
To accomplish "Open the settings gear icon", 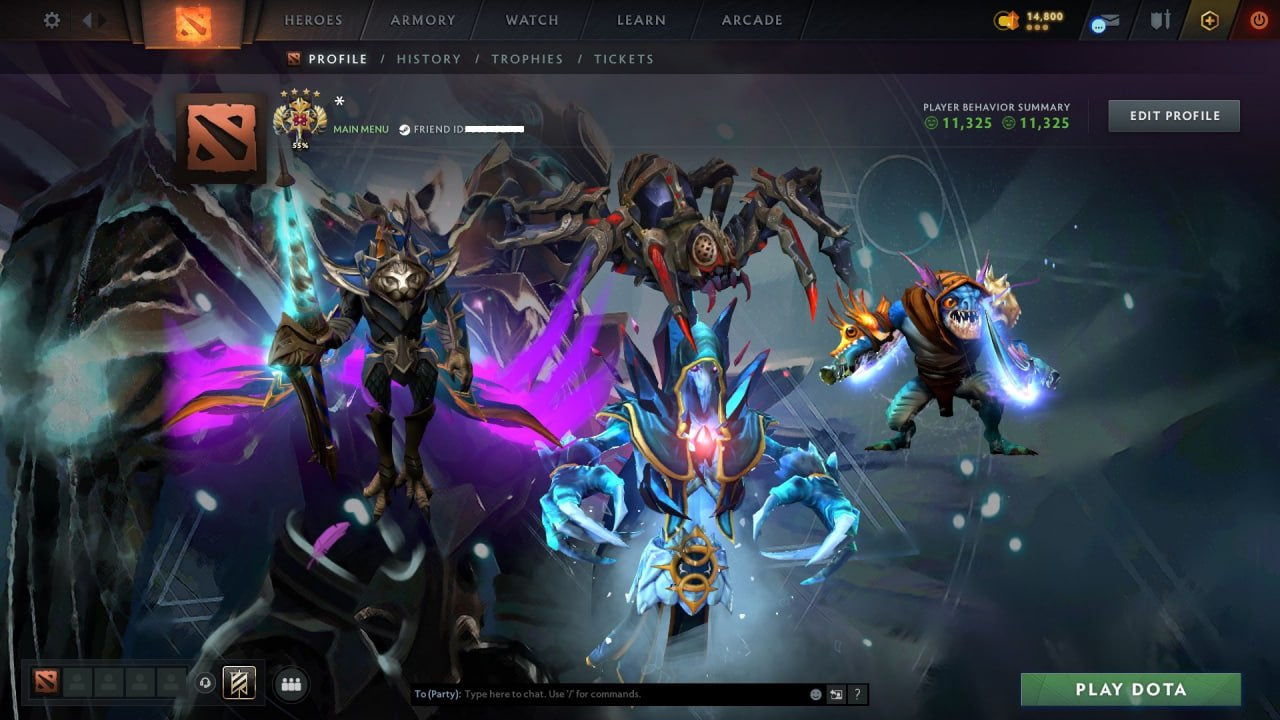I will pyautogui.click(x=51, y=19).
